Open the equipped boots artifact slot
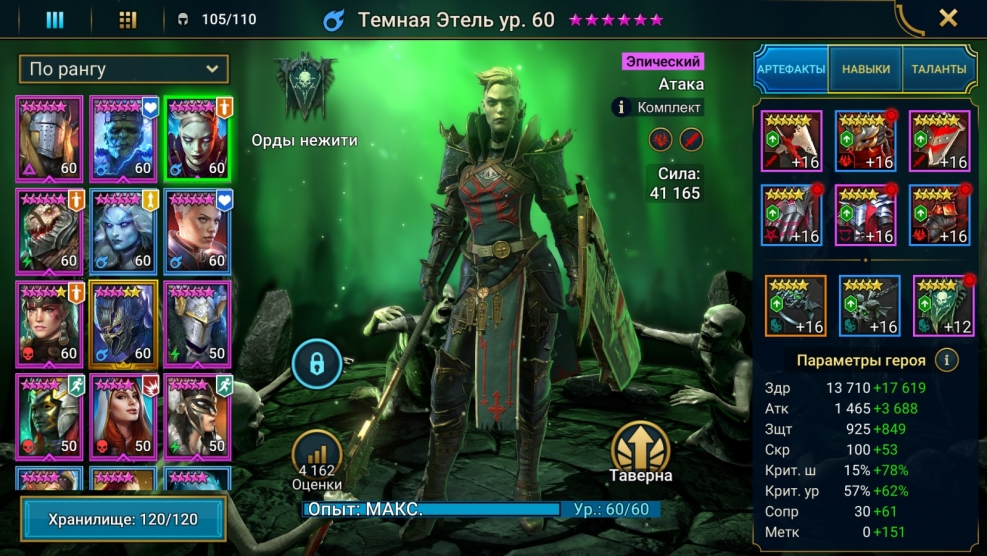 pos(939,215)
